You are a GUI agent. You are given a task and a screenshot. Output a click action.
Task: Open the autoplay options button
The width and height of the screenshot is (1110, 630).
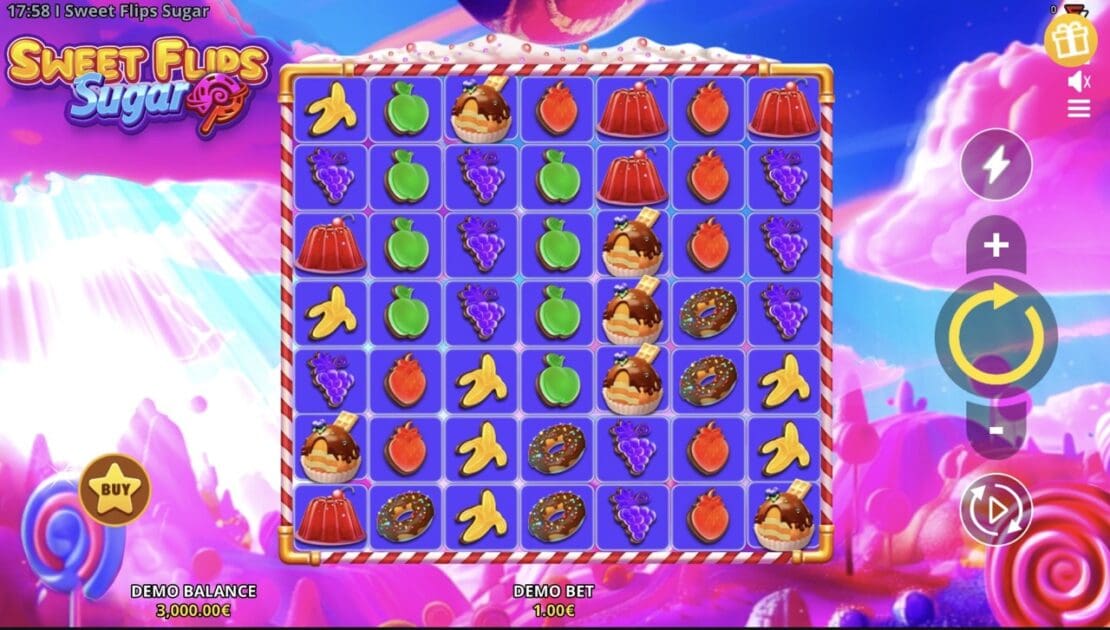tap(996, 509)
